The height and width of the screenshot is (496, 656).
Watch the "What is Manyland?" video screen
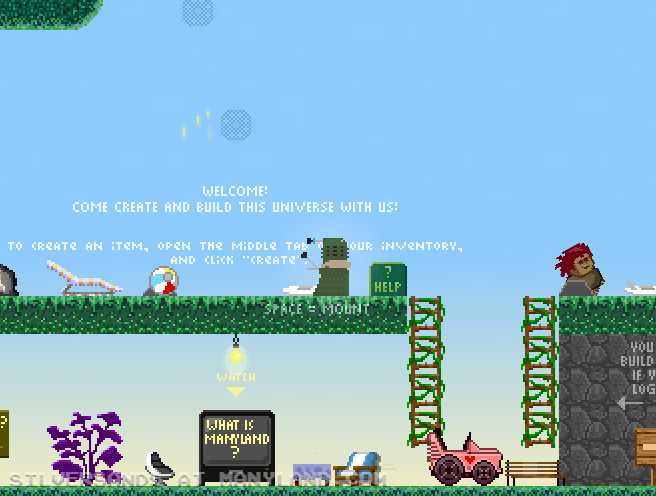237,438
